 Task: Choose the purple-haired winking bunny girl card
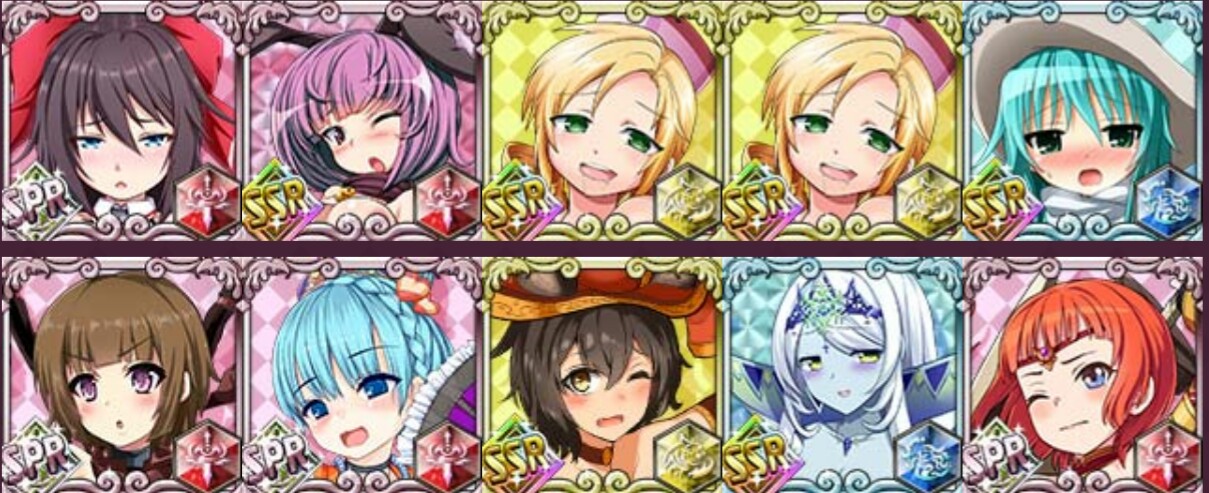point(362,120)
